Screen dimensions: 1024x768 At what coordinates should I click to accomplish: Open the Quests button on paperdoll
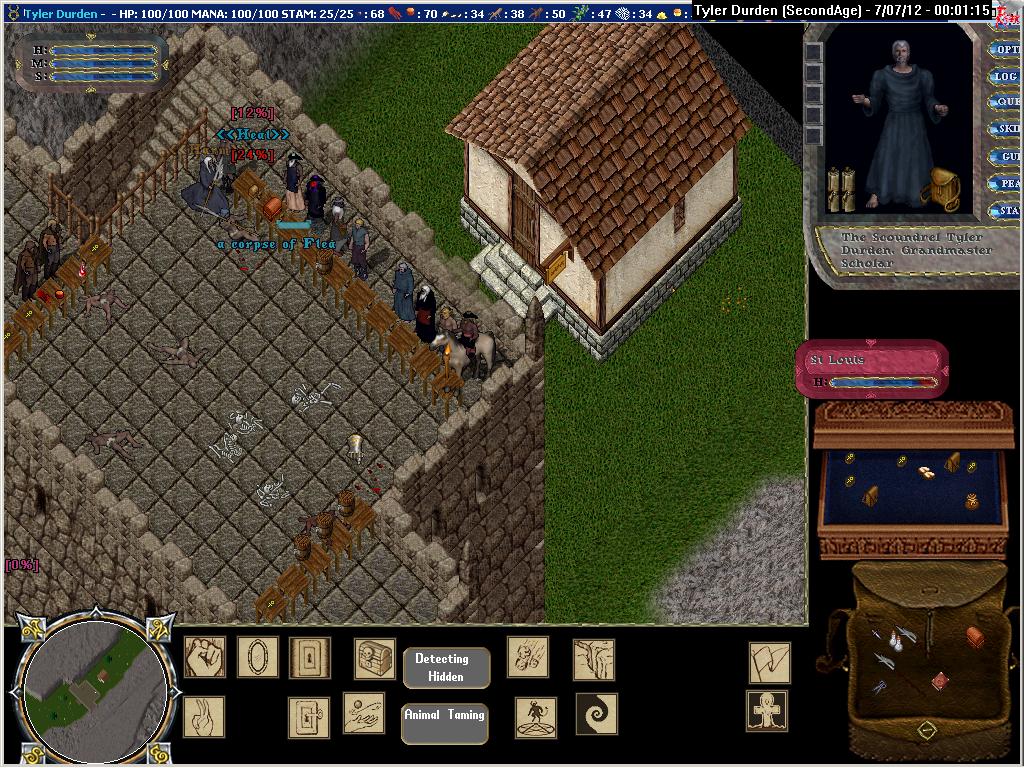1005,102
